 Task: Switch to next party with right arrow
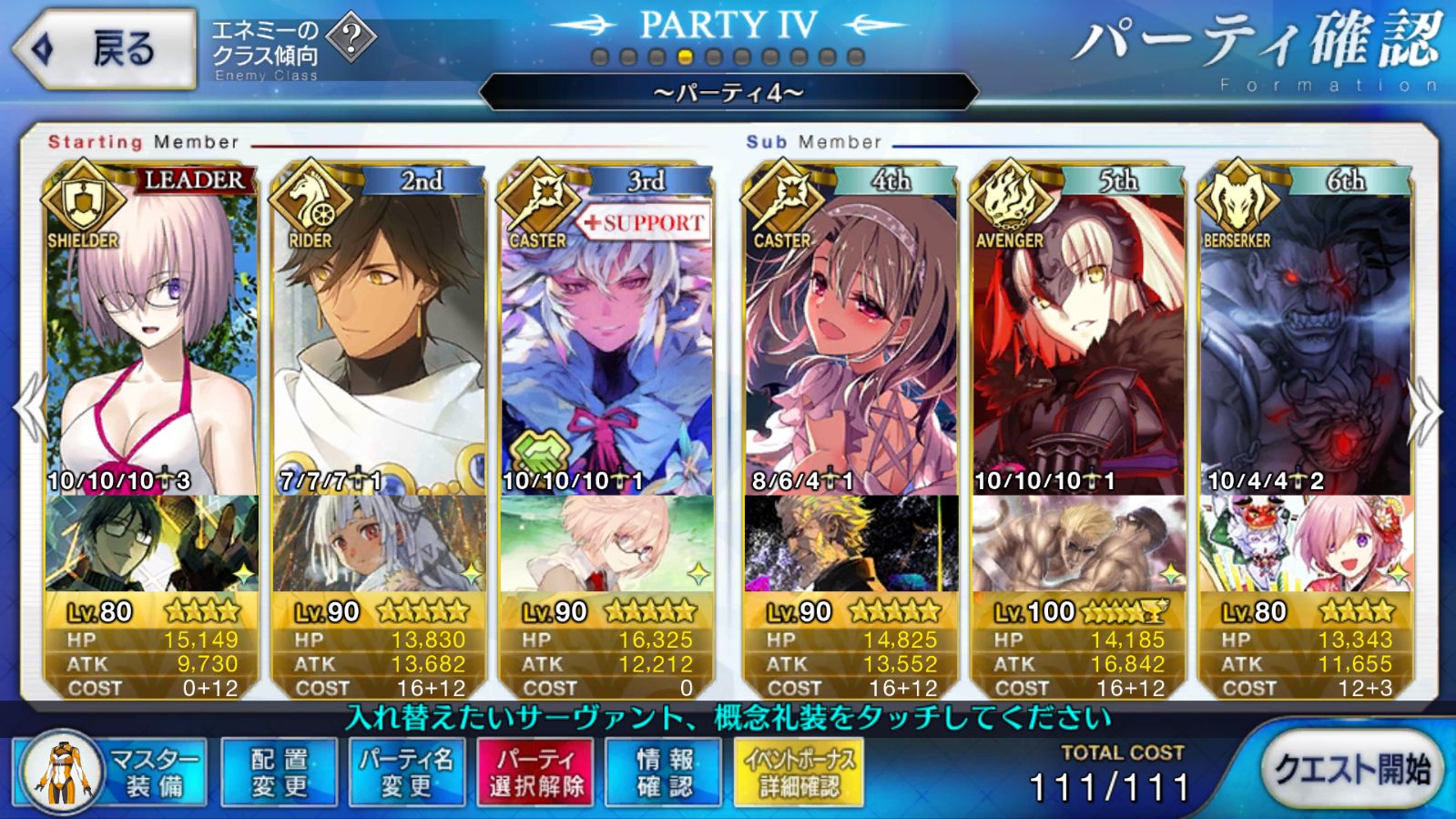1424,410
